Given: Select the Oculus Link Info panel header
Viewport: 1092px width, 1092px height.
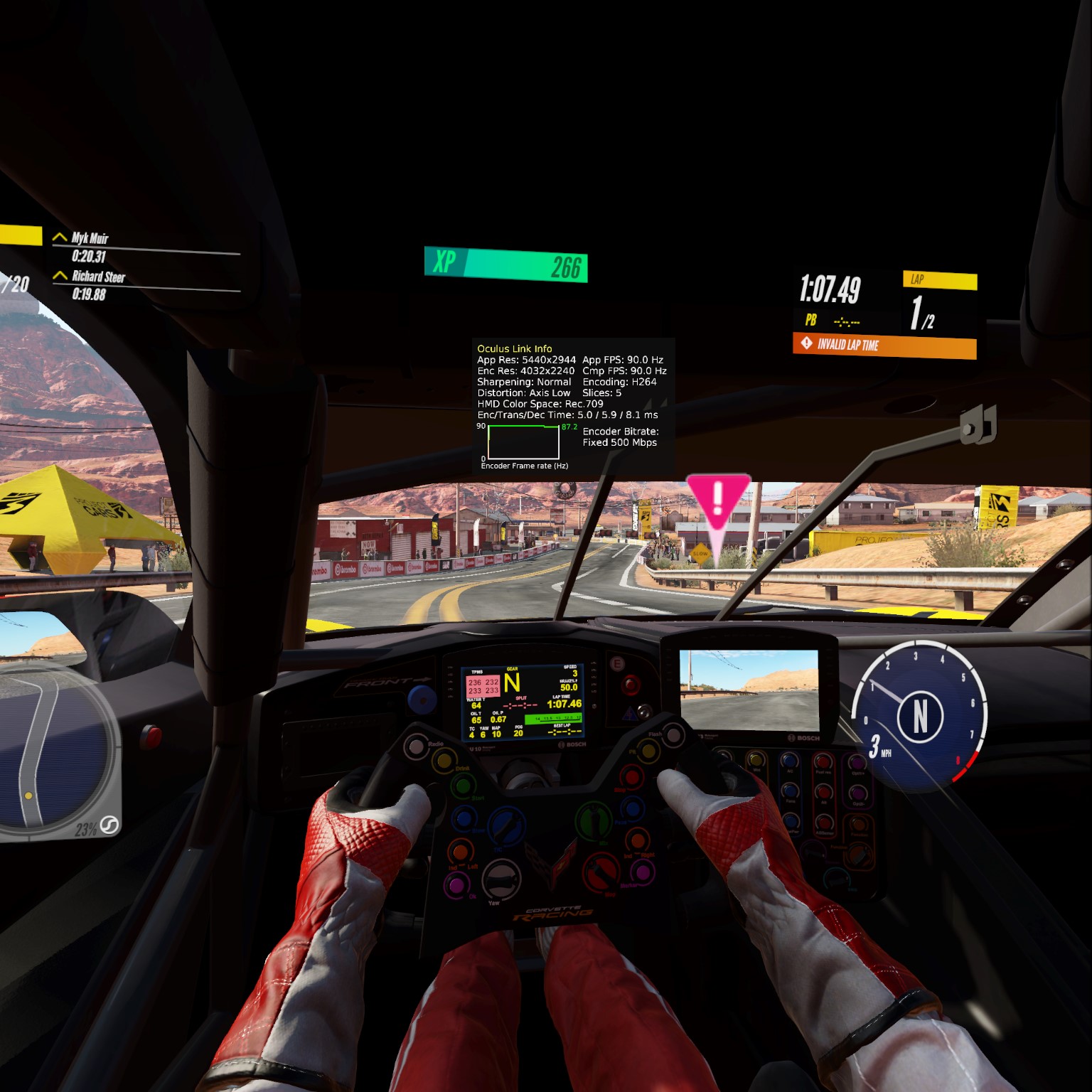Looking at the screenshot, I should click(515, 348).
